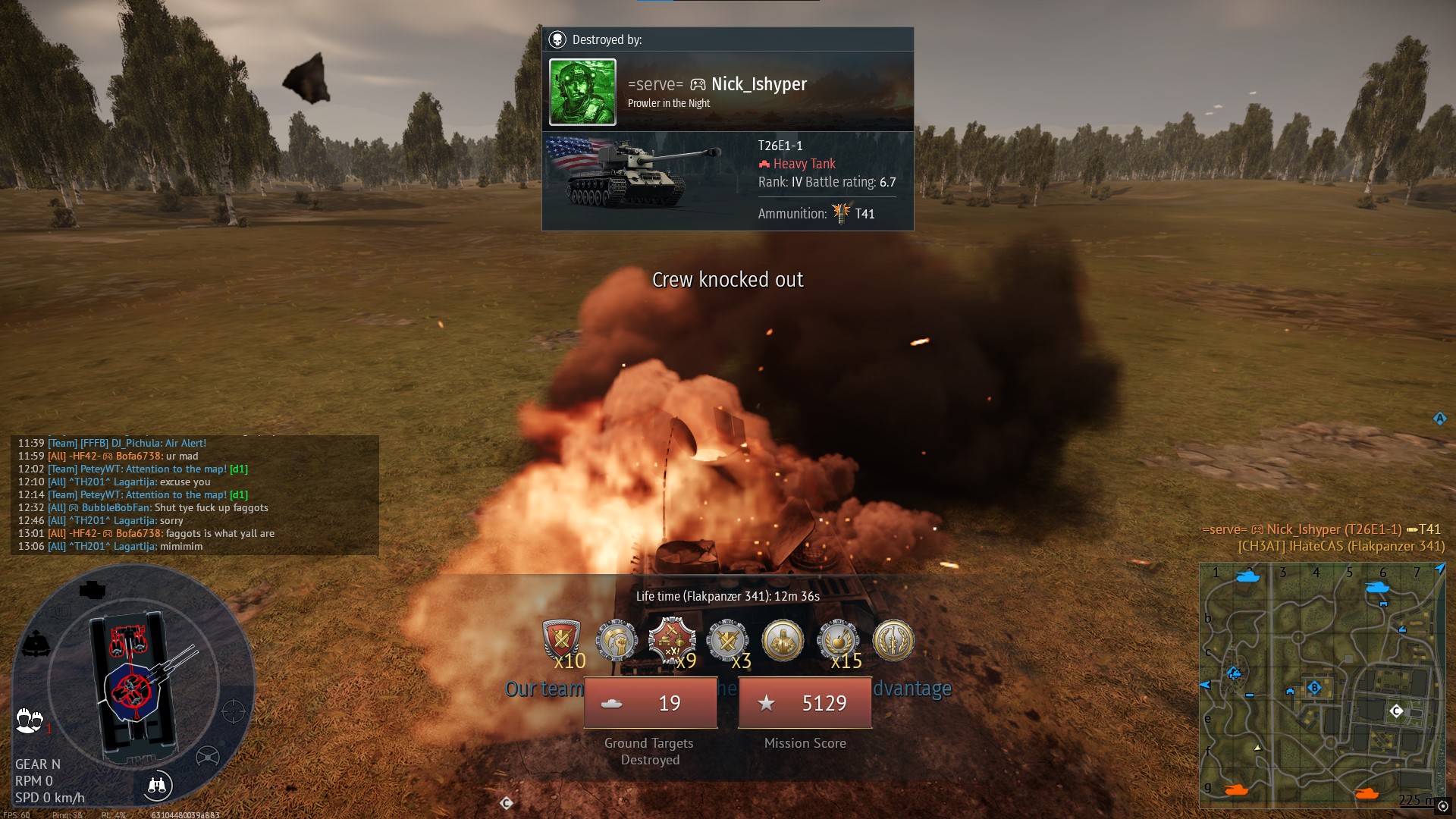This screenshot has width=1456, height=819.
Task: Click the red shield x10 award
Action: 561,641
